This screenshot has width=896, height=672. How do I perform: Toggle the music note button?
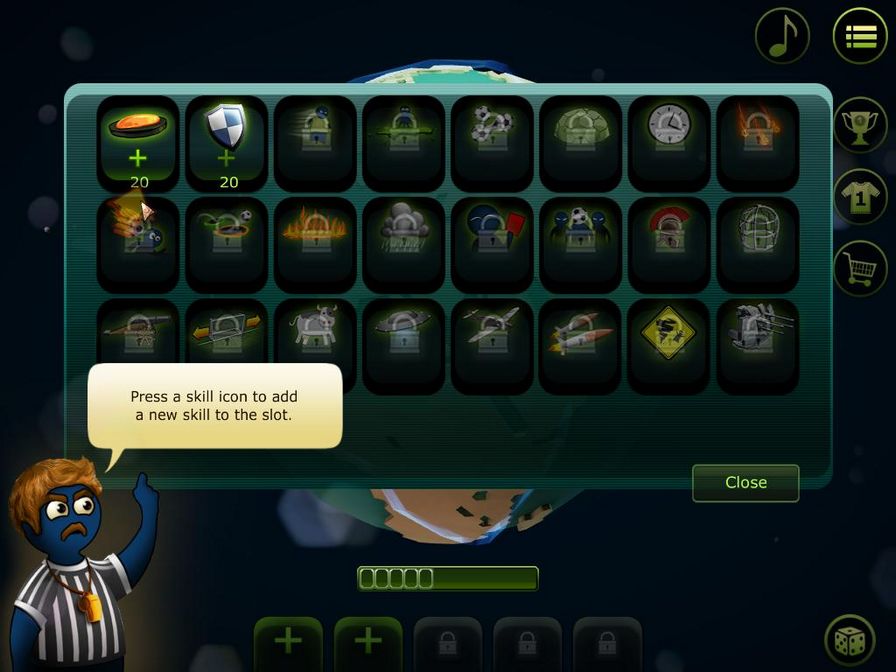782,36
